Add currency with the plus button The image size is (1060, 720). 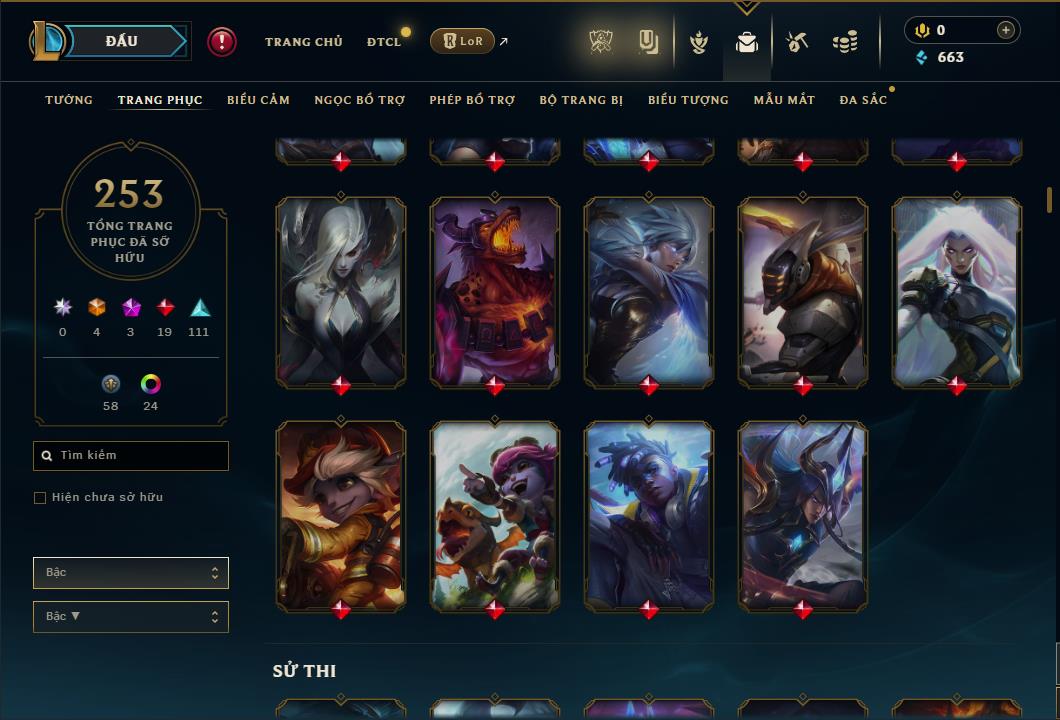pyautogui.click(x=1006, y=30)
